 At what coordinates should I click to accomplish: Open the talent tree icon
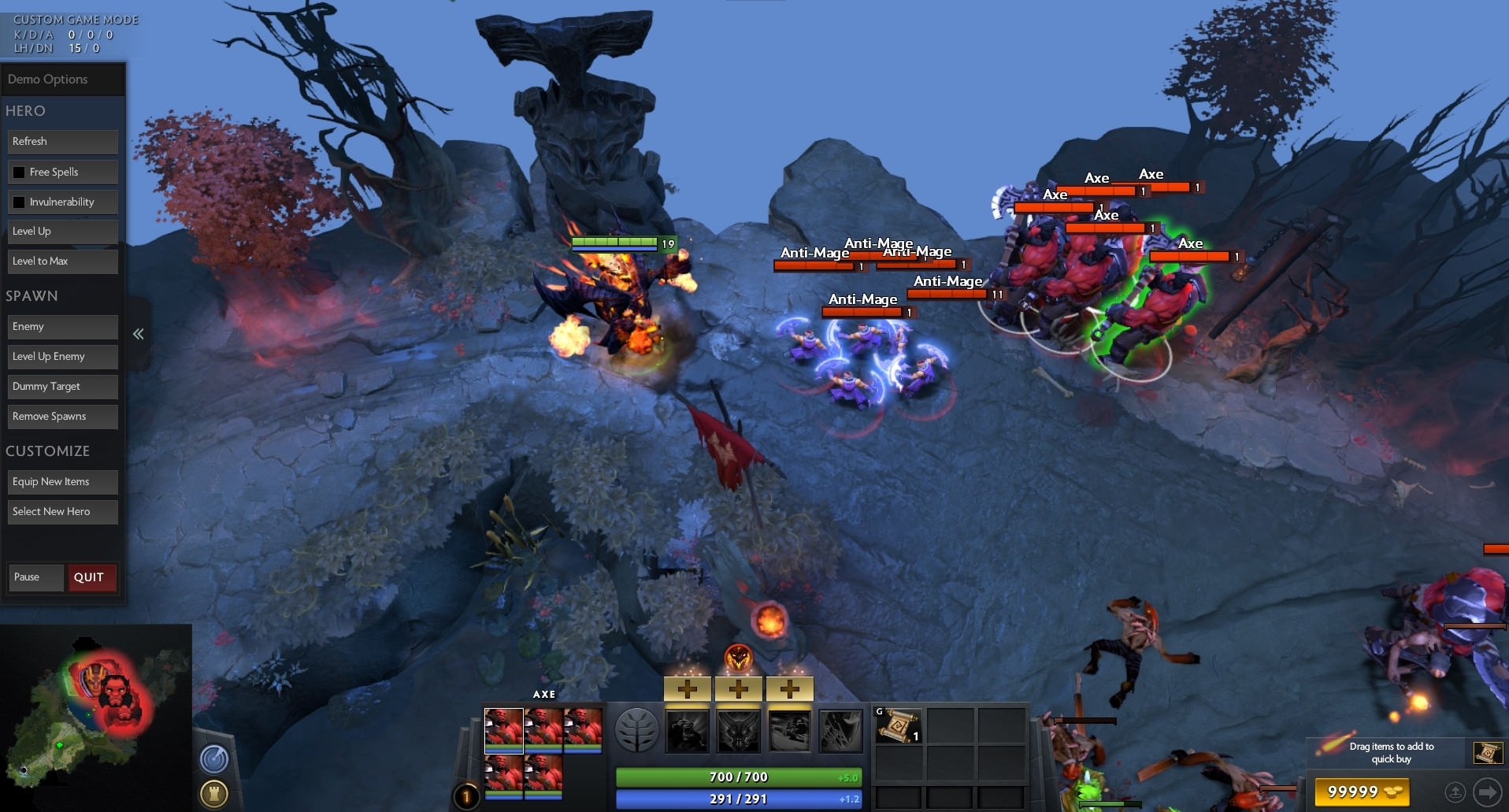(636, 730)
